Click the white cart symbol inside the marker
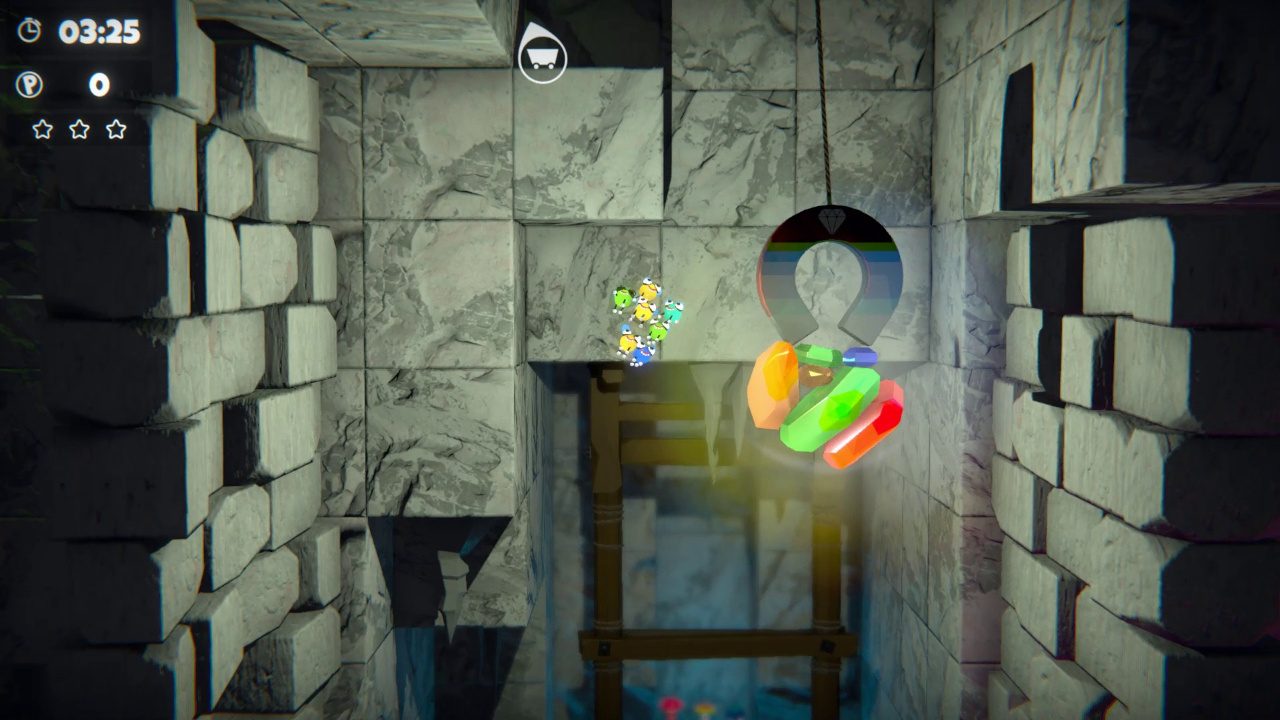 542,58
